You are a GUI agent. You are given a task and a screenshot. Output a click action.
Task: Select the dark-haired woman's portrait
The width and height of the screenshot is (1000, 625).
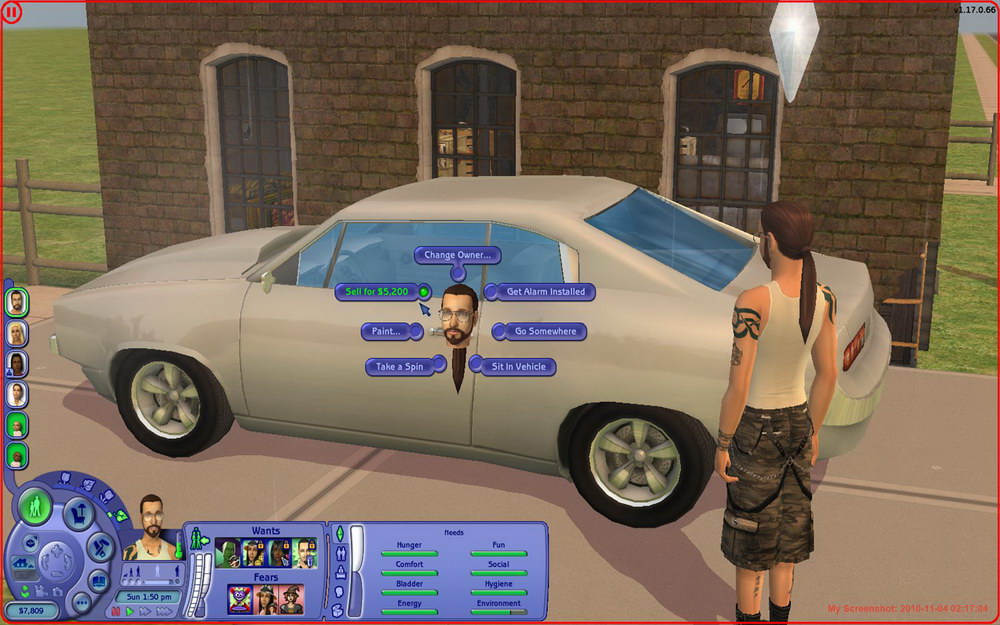tap(17, 364)
